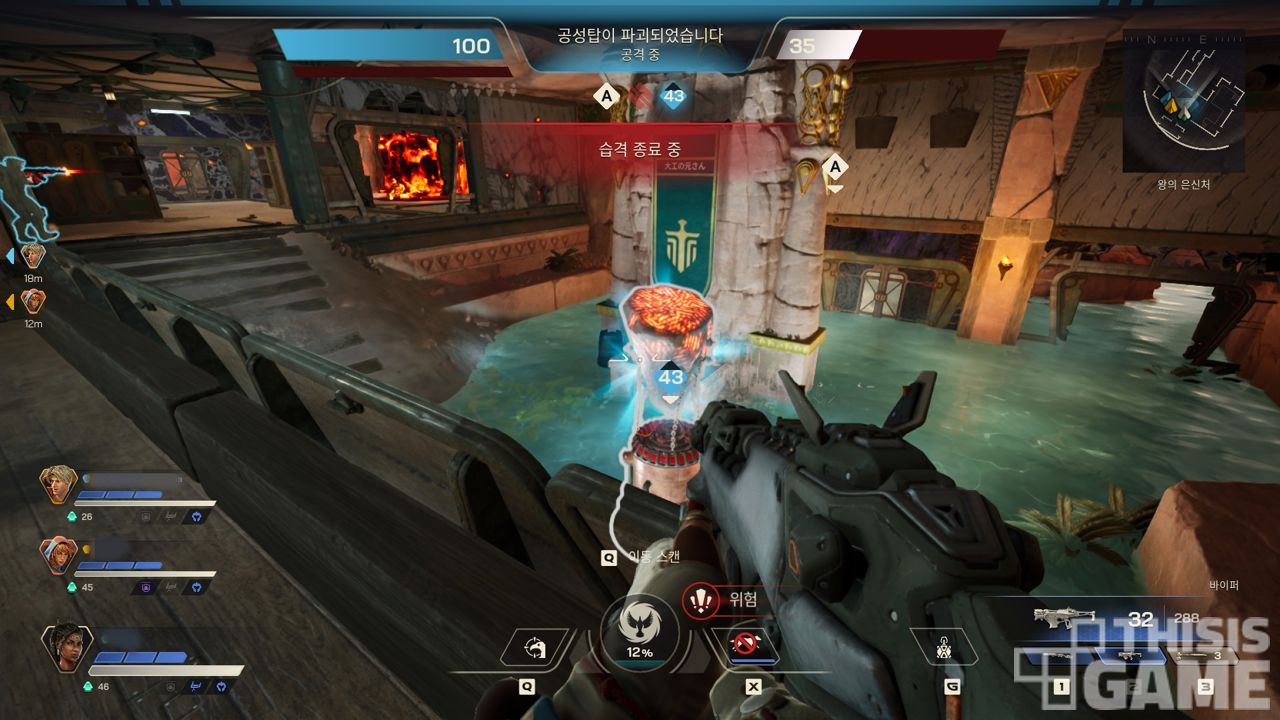Activate the tactical scan ability icon
Screen dimensions: 1280x720
[x=535, y=650]
